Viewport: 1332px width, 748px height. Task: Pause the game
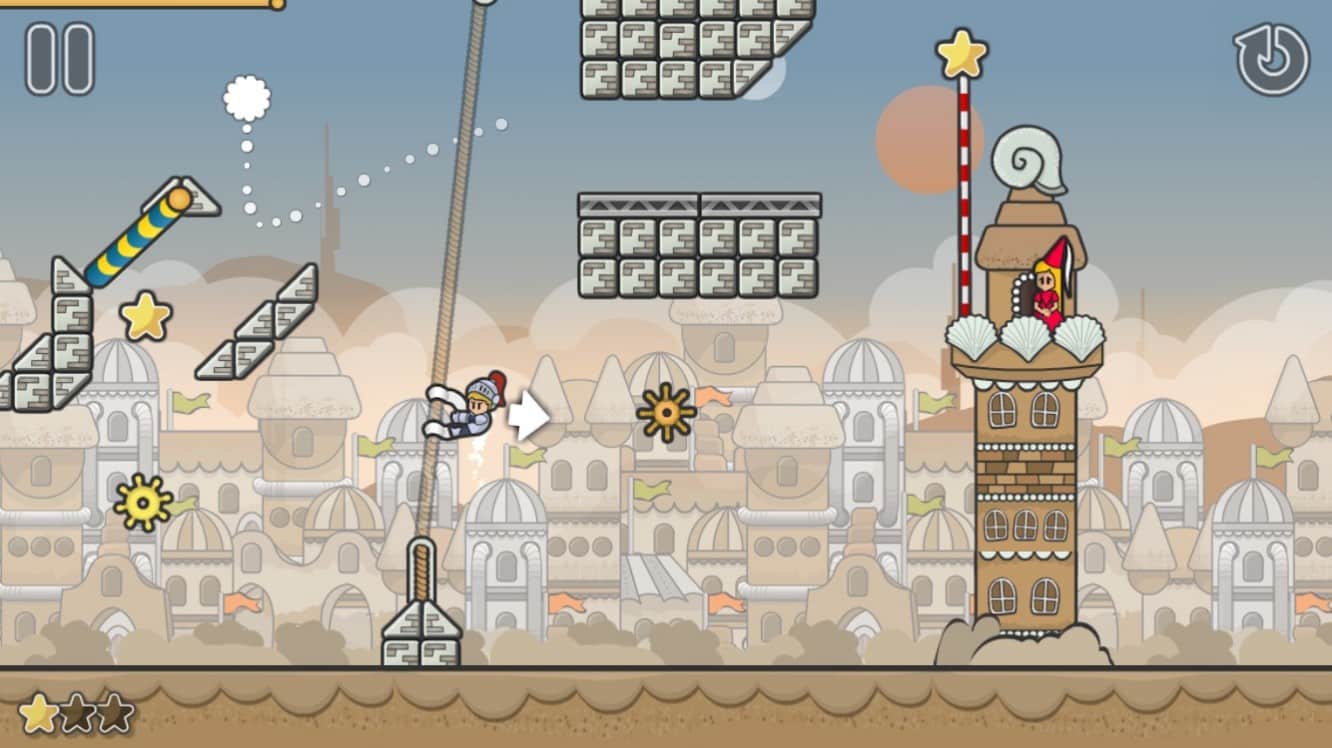coord(60,59)
